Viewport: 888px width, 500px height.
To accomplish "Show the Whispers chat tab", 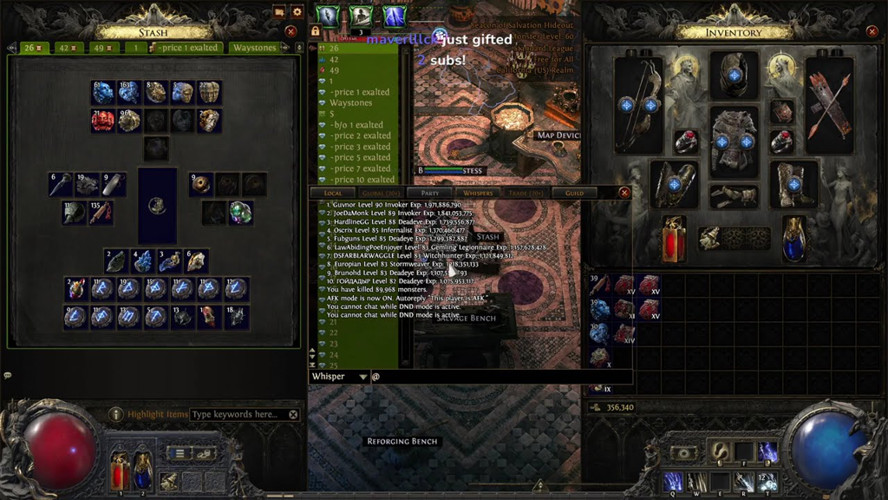I will pyautogui.click(x=478, y=192).
